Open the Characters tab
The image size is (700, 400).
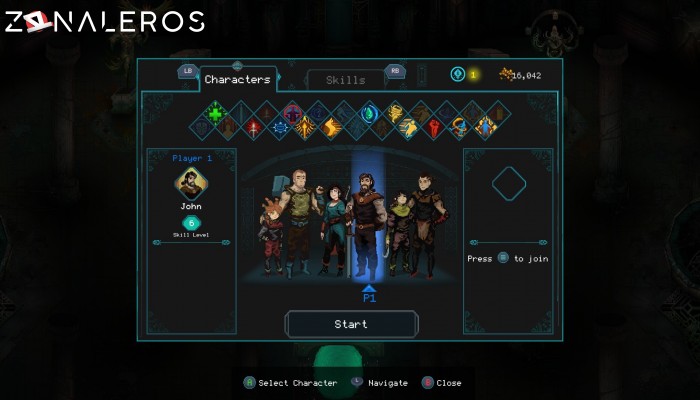pos(237,79)
